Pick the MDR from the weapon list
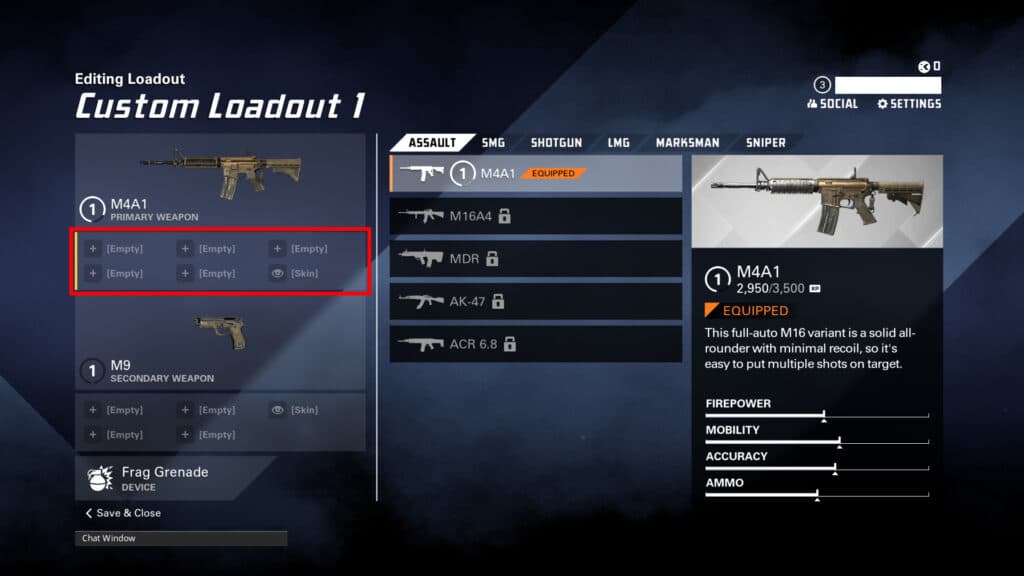 click(536, 258)
